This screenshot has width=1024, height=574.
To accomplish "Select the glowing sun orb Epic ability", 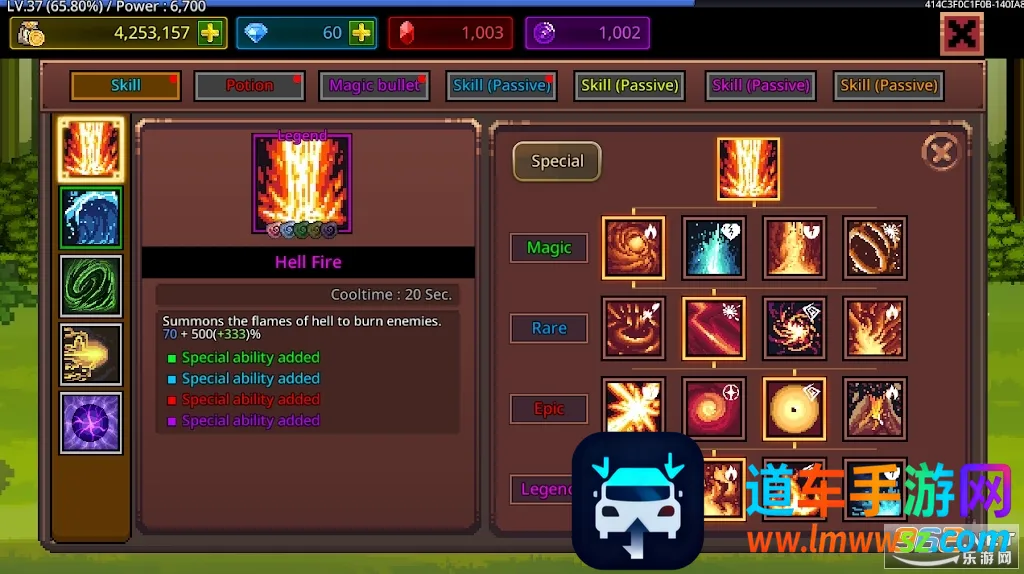I will (x=794, y=408).
